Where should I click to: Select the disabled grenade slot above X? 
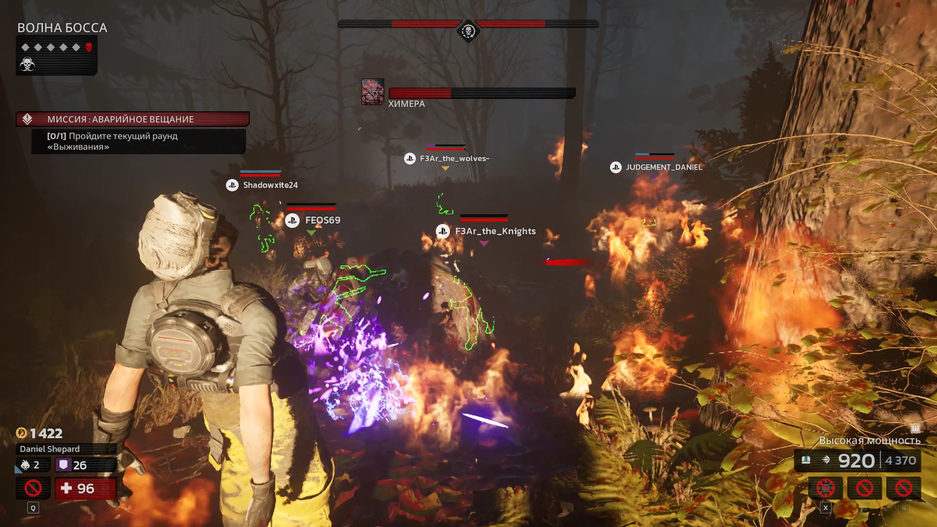(826, 487)
